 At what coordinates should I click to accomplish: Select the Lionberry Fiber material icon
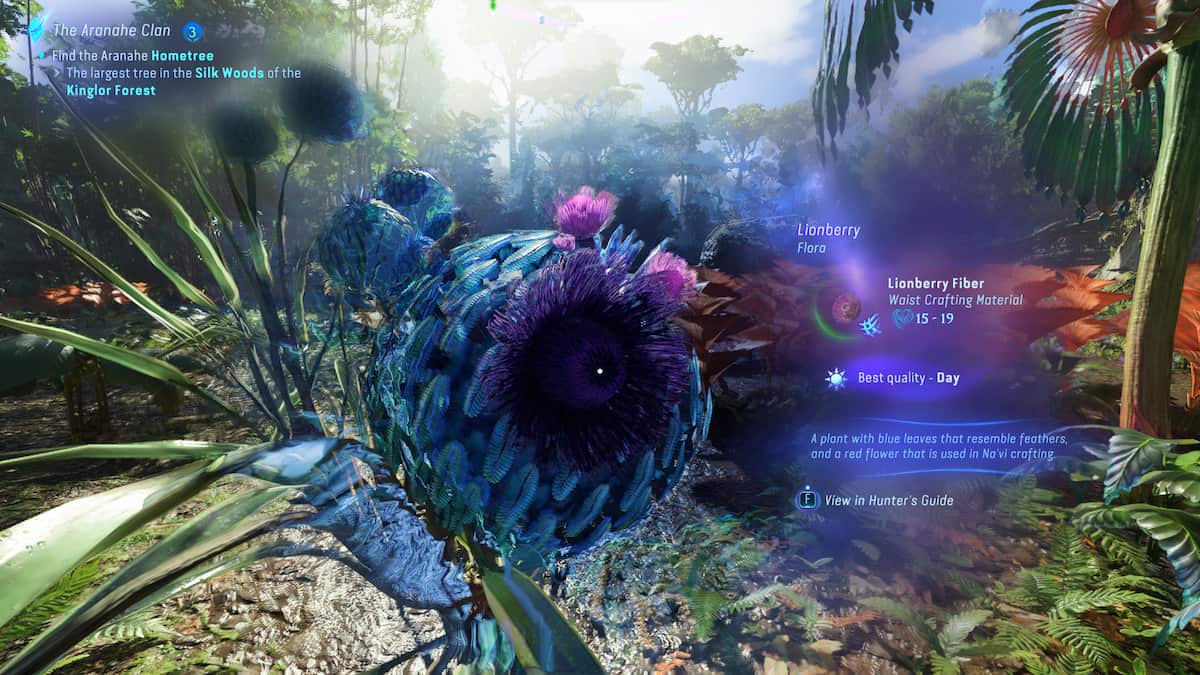click(x=846, y=307)
